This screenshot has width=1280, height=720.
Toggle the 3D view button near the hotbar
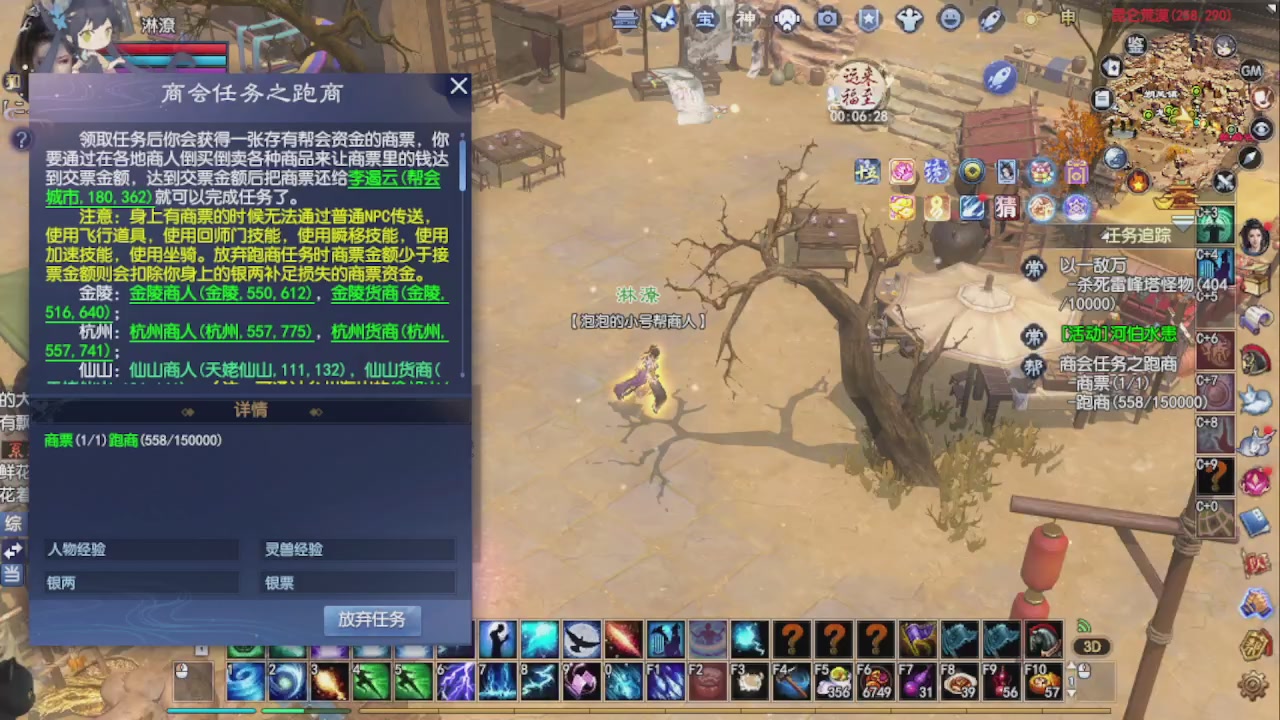(1092, 646)
